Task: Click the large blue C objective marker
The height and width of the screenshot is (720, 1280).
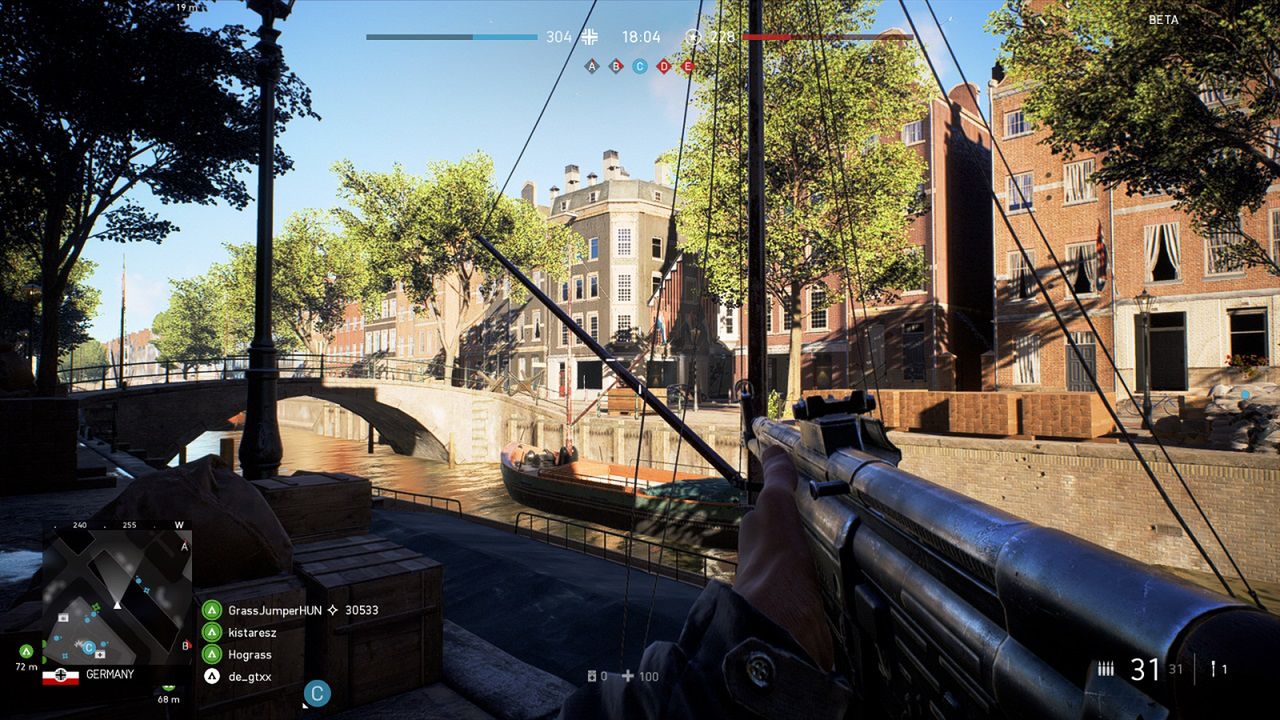Action: (x=317, y=693)
